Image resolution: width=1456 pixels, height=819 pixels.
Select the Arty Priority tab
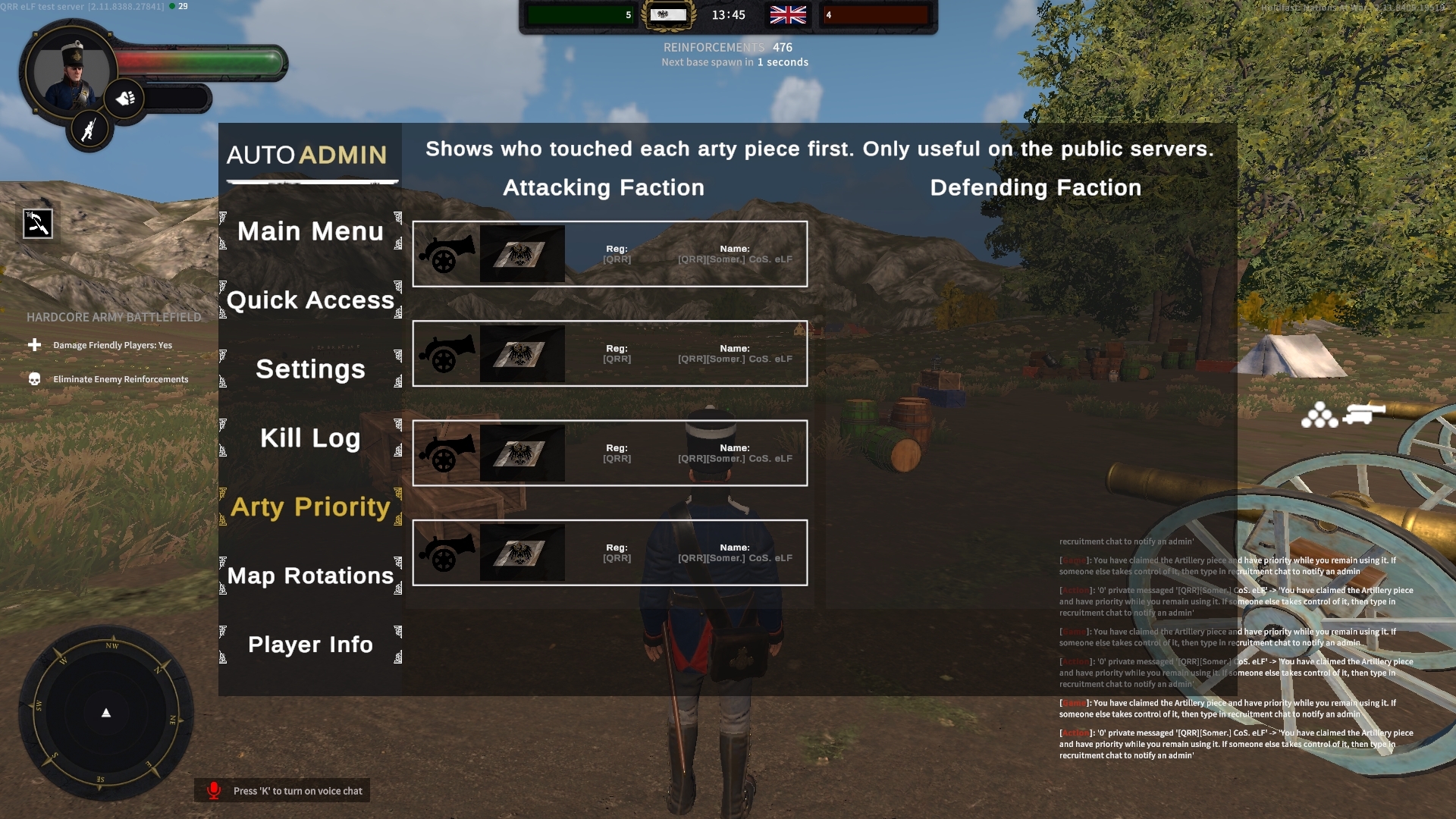pyautogui.click(x=310, y=507)
